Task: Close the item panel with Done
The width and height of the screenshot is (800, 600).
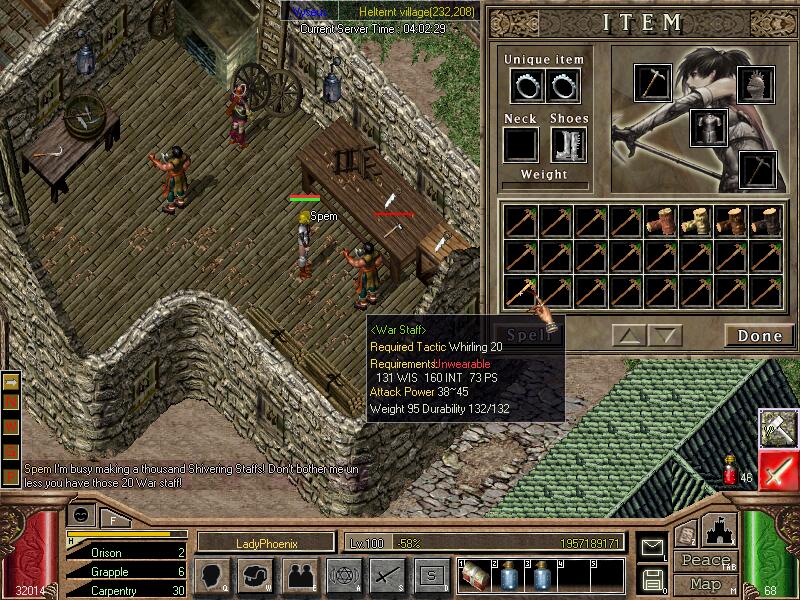Action: click(x=759, y=335)
